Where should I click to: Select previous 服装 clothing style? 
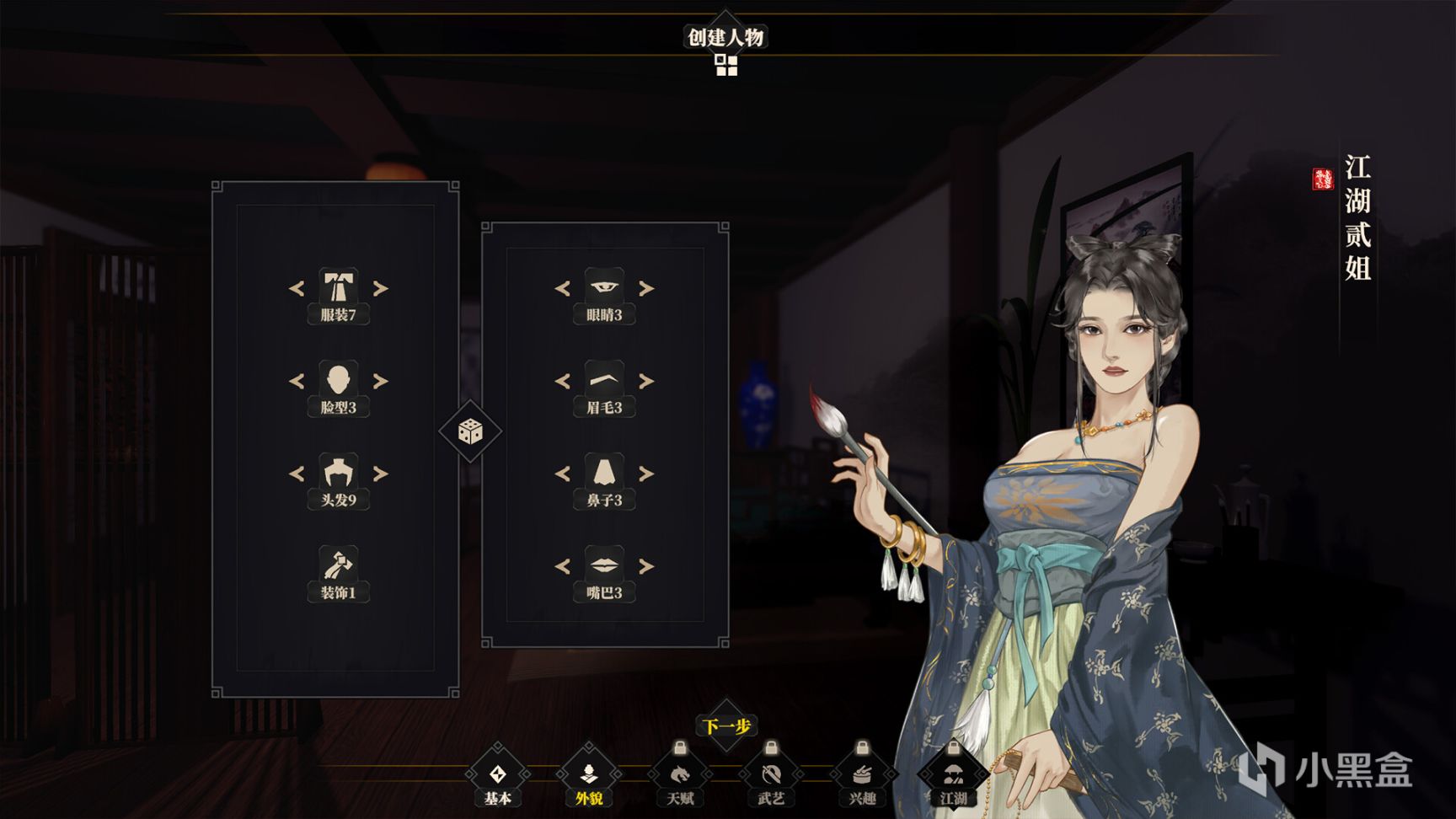[297, 289]
